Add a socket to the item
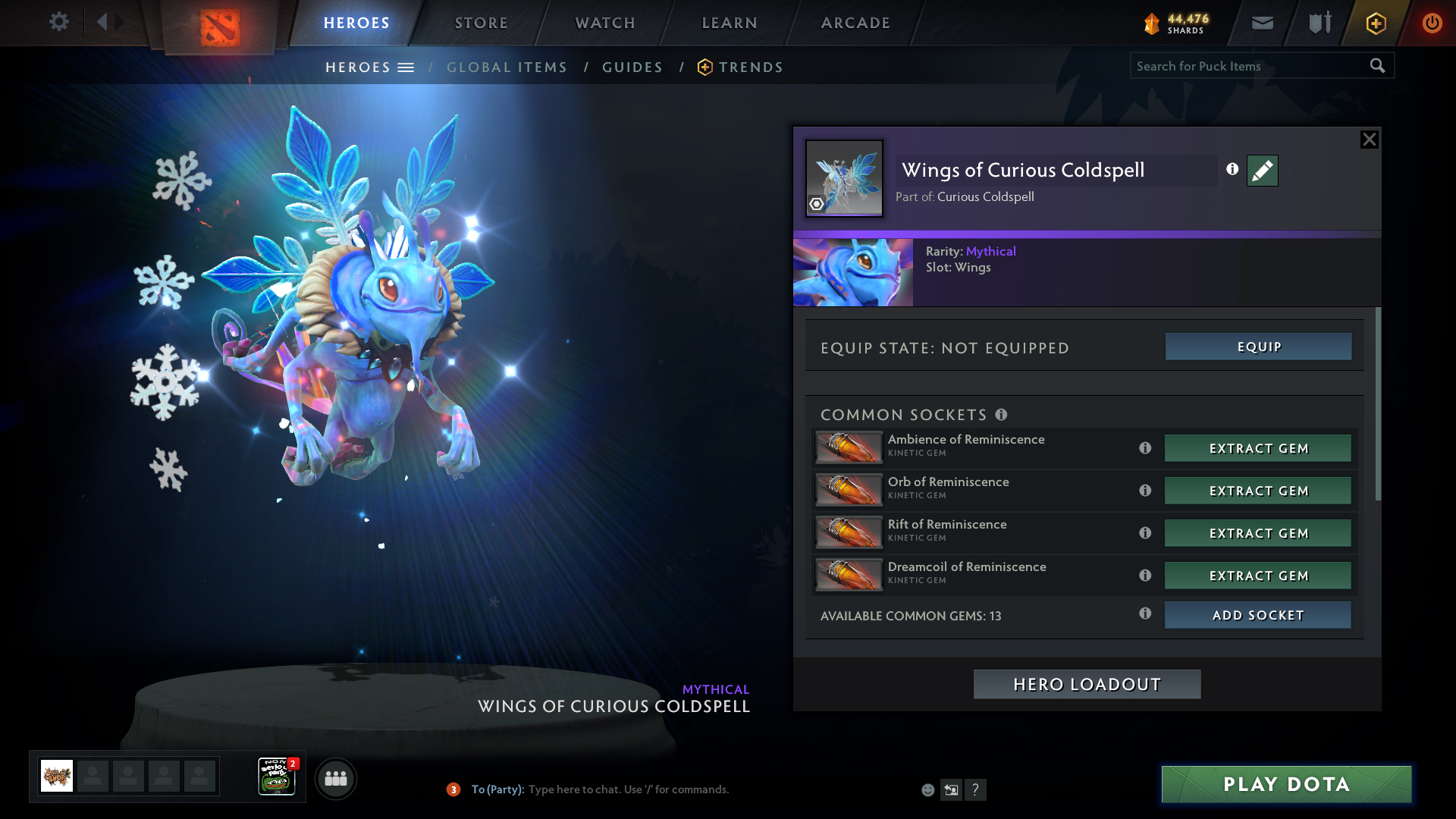The height and width of the screenshot is (819, 1456). (1258, 615)
